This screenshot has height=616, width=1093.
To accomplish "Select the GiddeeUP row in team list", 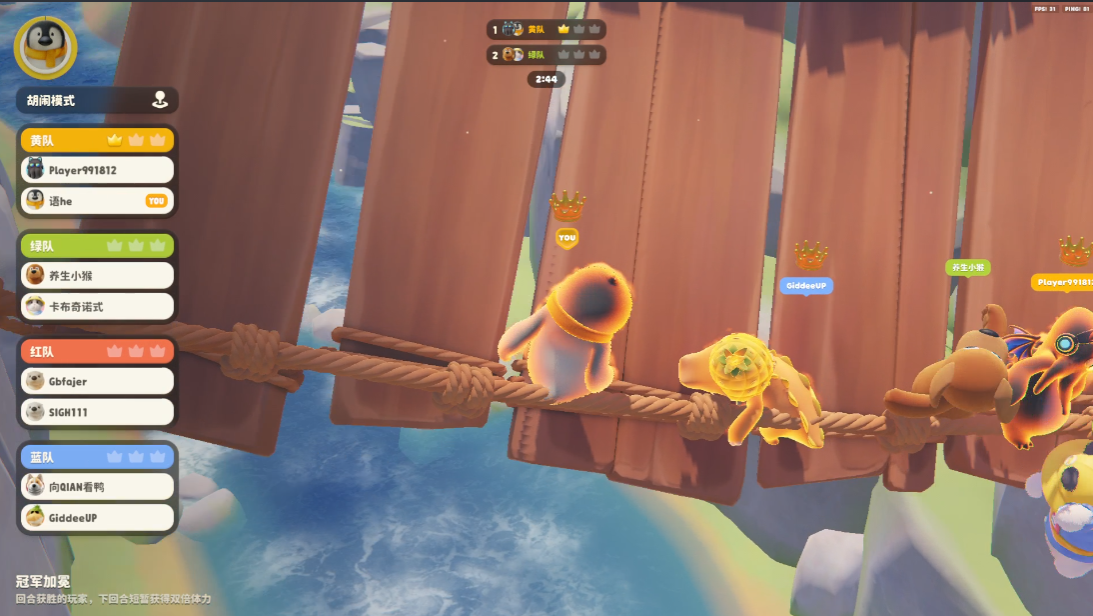I will 97,518.
